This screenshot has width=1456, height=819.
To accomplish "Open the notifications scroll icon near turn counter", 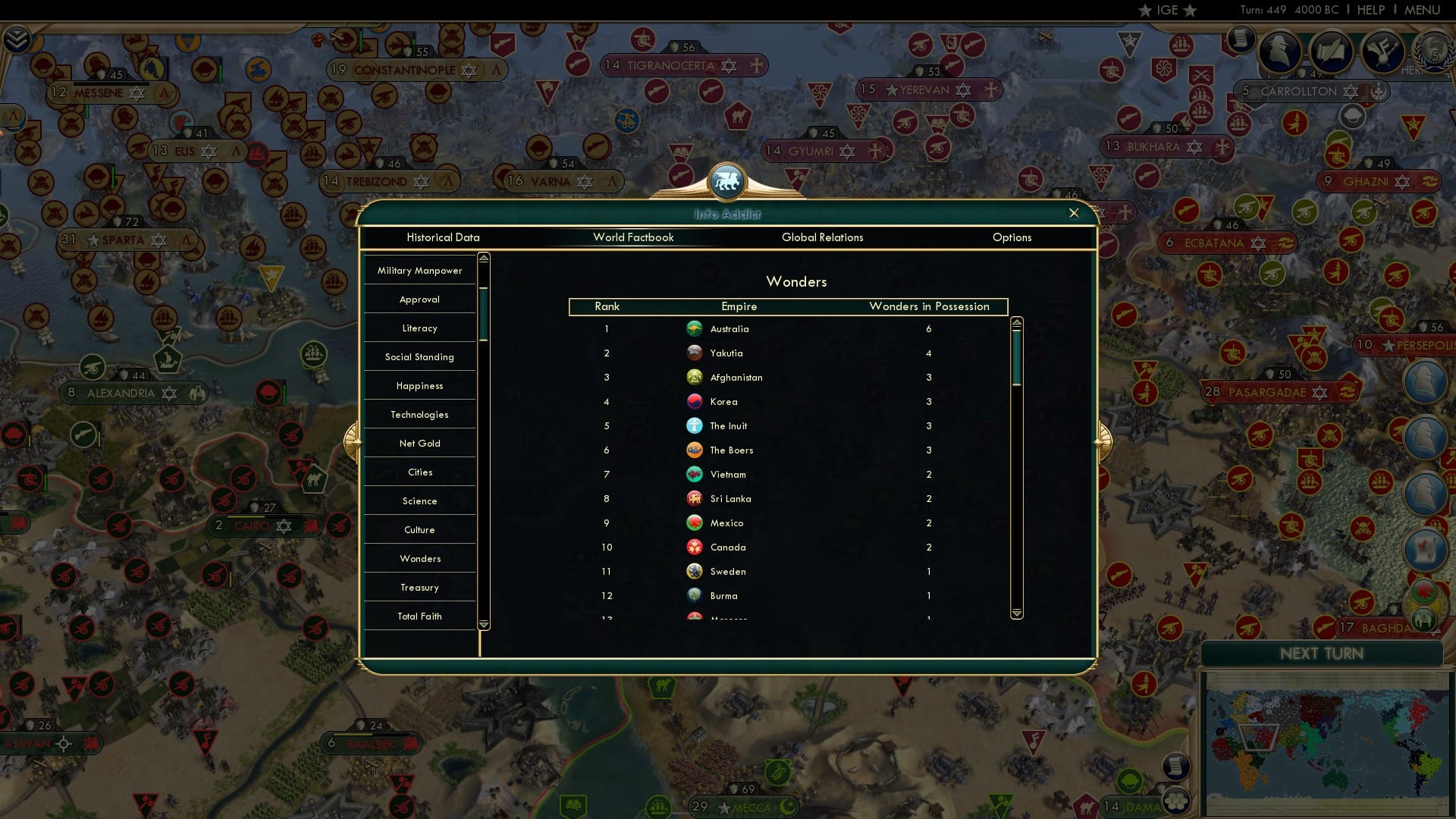I will point(1241,39).
